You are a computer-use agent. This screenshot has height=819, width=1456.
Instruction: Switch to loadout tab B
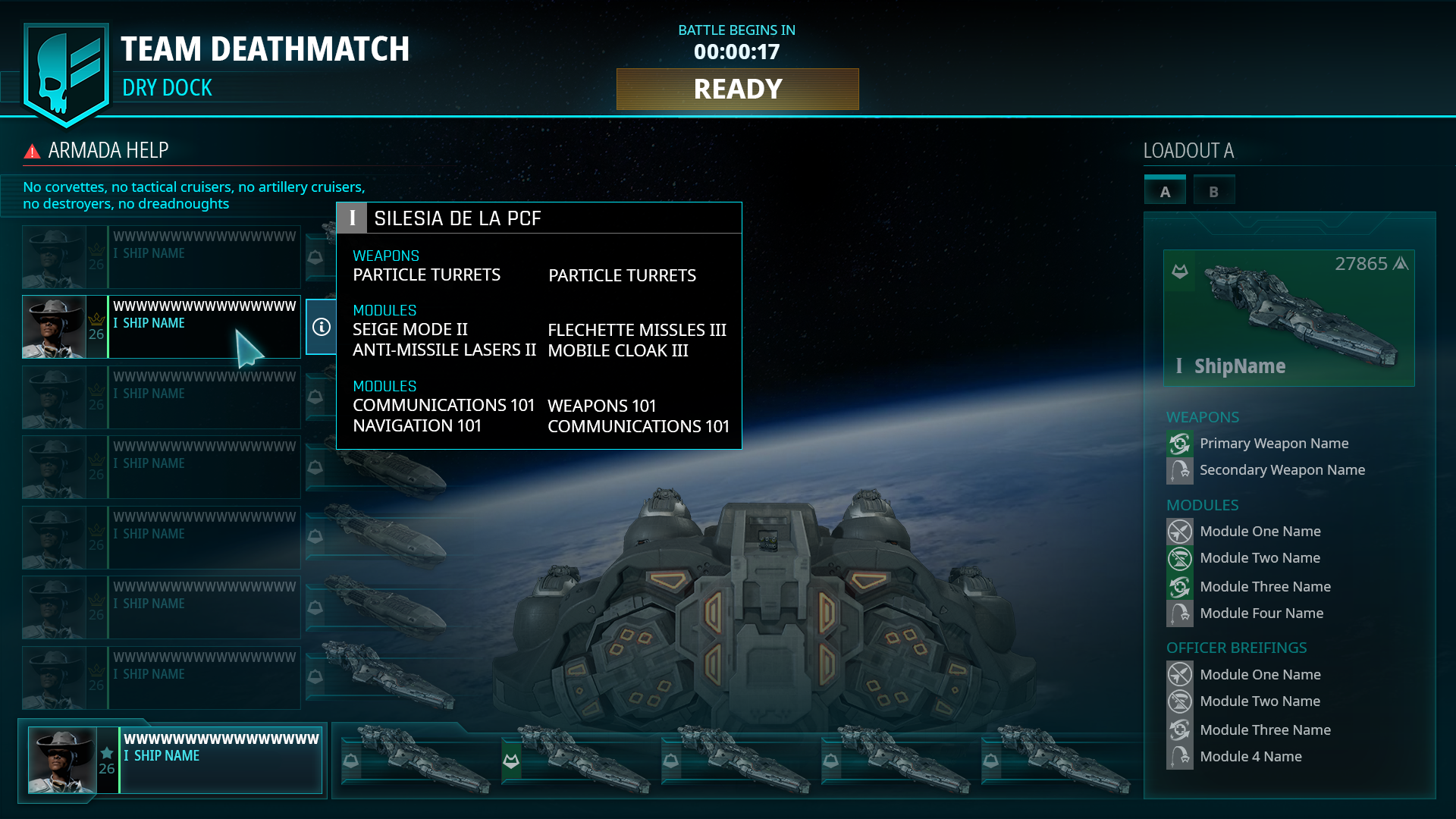click(1213, 191)
